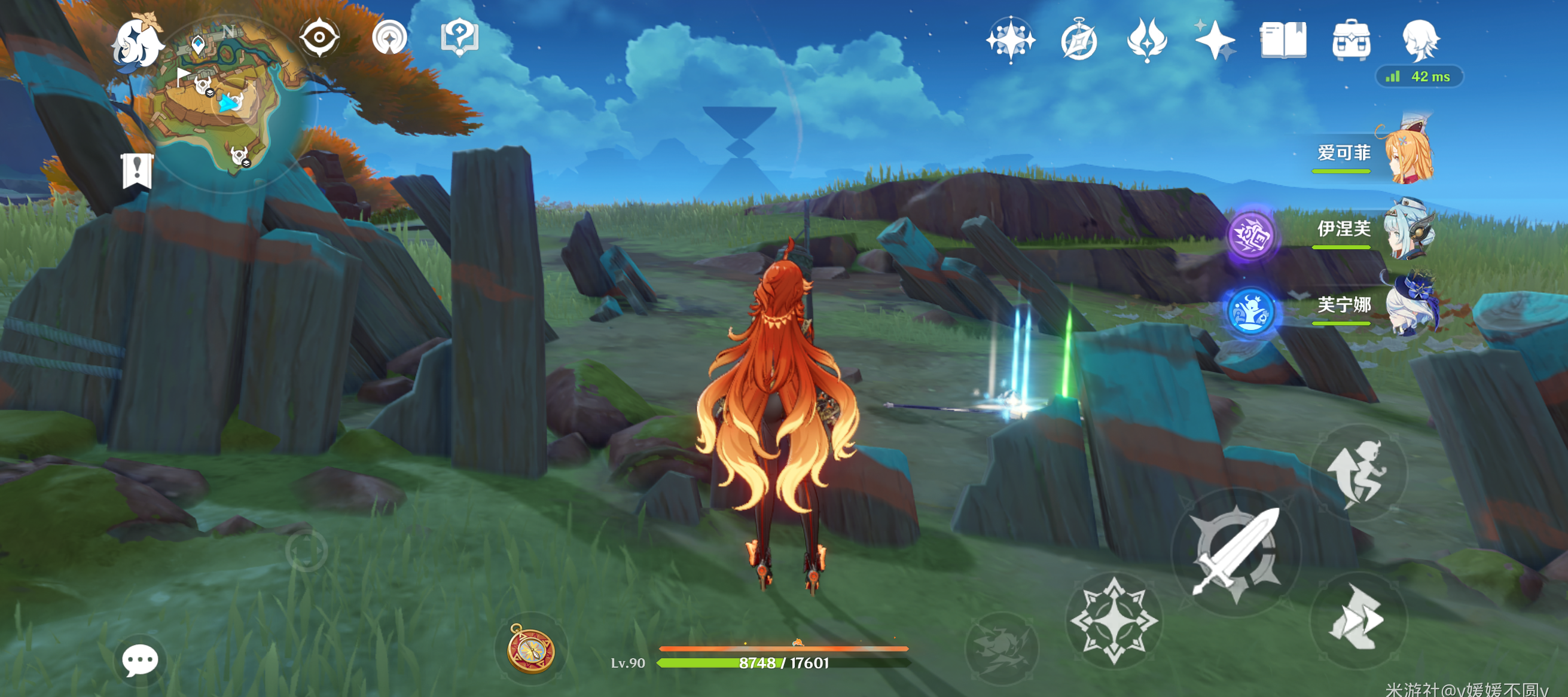The height and width of the screenshot is (697, 1568).
Task: Open the quest log exclamation banner
Action: tap(137, 170)
